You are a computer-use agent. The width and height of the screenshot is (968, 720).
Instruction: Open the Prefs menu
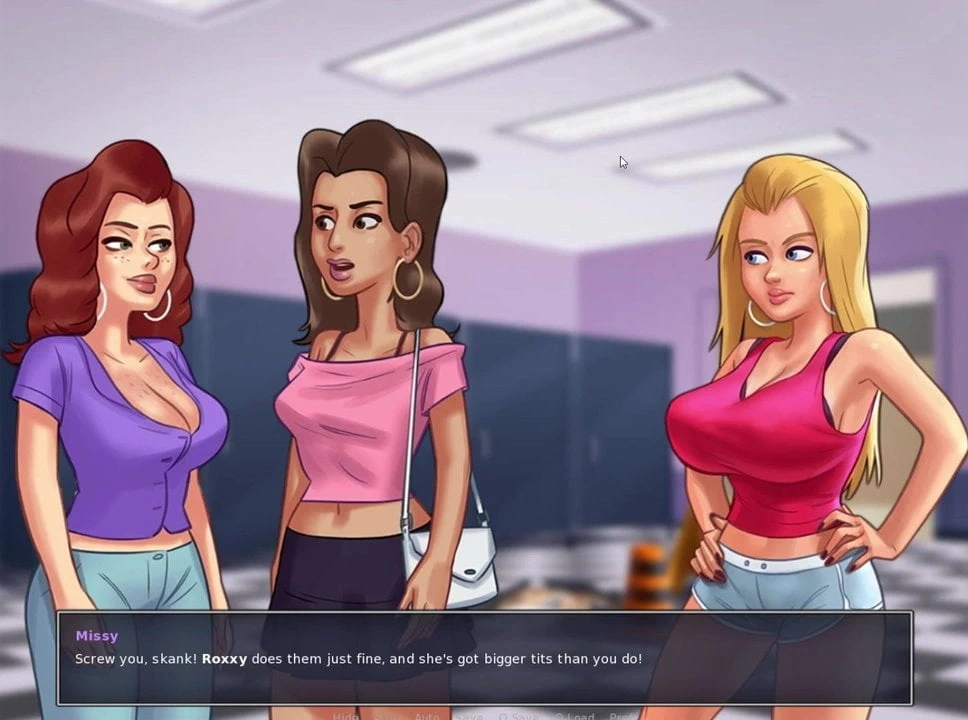click(x=623, y=716)
